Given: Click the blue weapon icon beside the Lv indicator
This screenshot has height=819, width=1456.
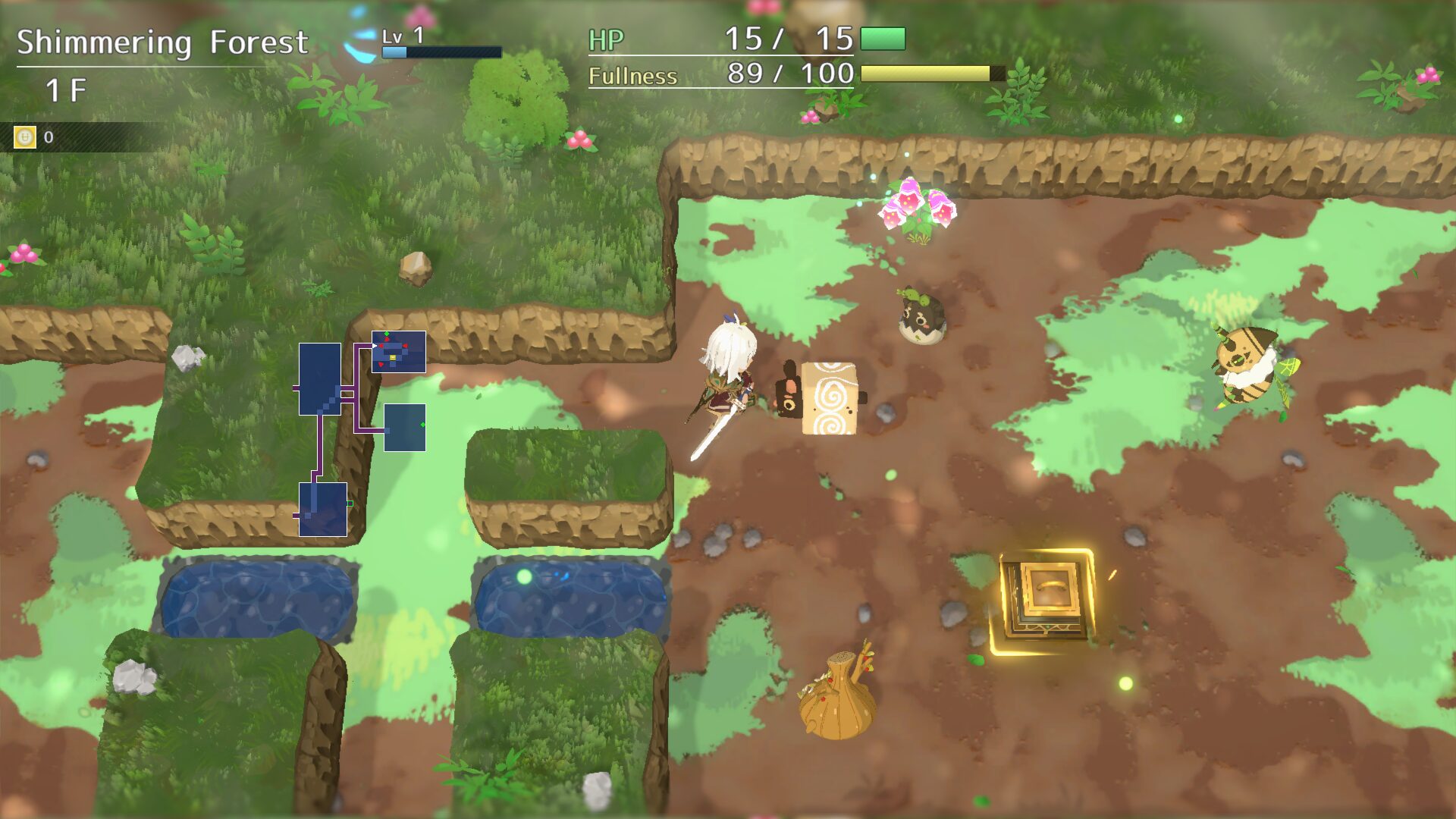Looking at the screenshot, I should 360,45.
